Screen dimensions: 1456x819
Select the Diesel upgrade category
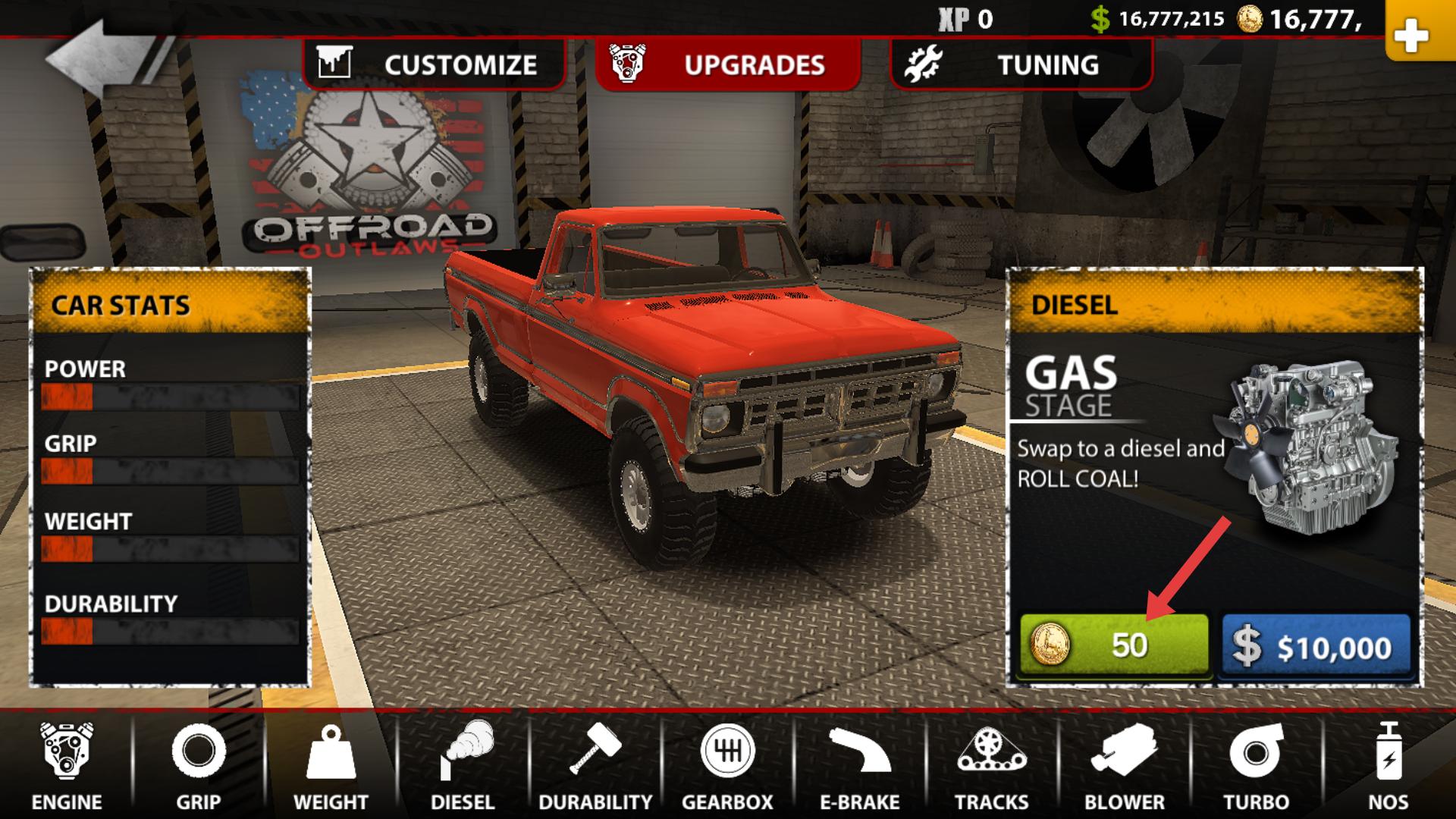click(463, 766)
